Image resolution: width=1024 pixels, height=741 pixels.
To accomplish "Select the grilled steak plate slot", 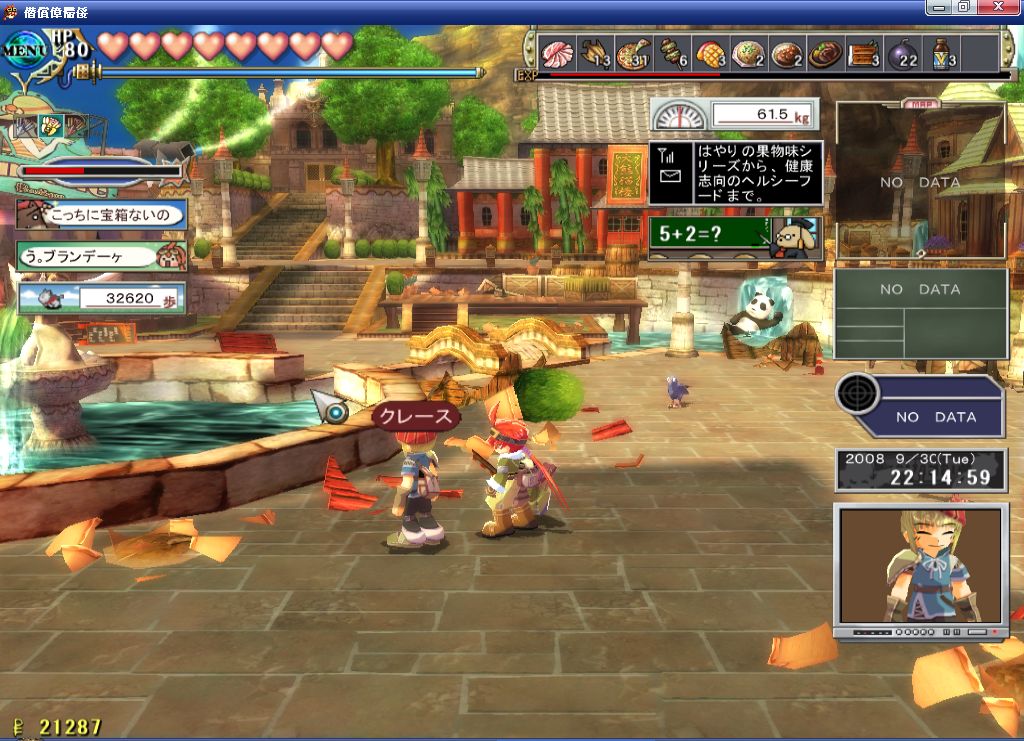I will click(x=825, y=52).
